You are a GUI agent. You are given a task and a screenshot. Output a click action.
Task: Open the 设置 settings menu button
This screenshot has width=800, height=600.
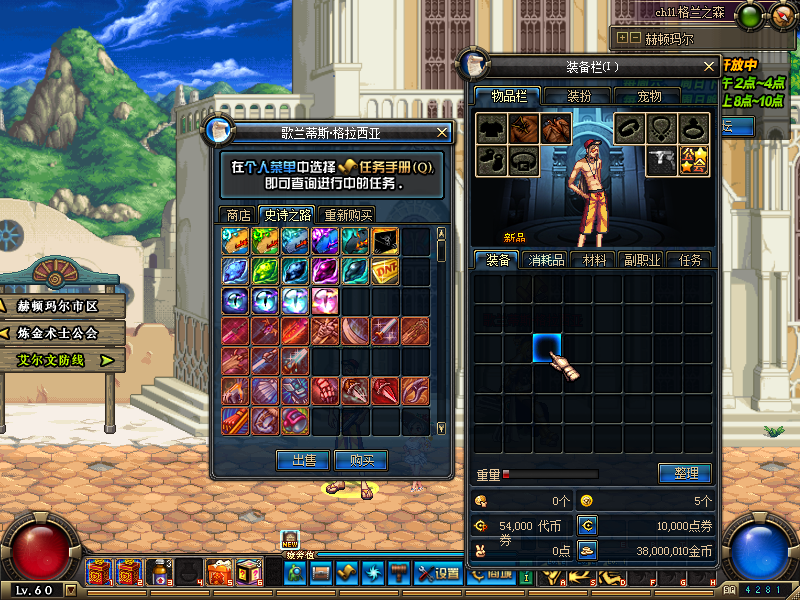point(438,573)
